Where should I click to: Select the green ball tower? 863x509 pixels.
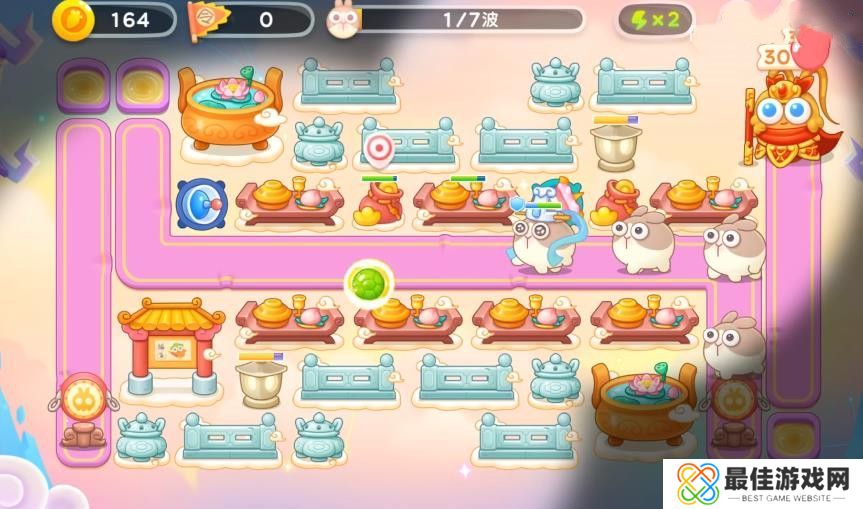point(365,280)
